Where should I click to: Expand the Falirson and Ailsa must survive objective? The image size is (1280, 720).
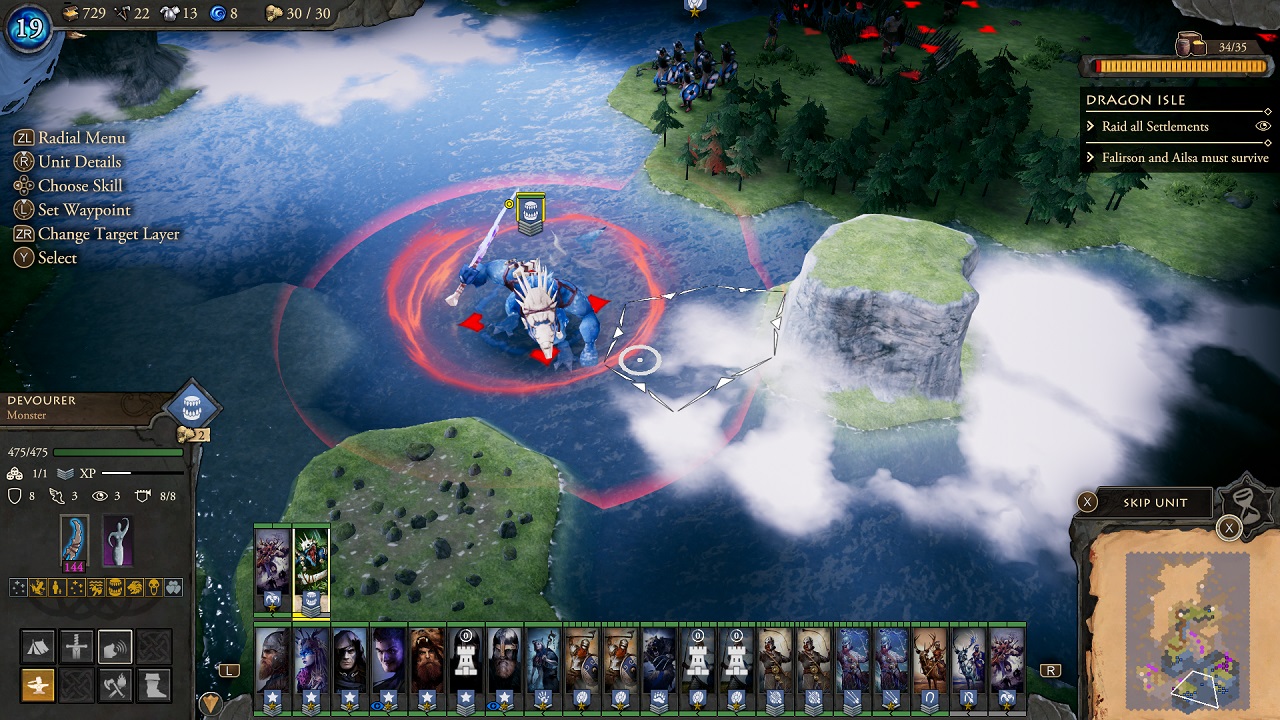click(x=1091, y=157)
